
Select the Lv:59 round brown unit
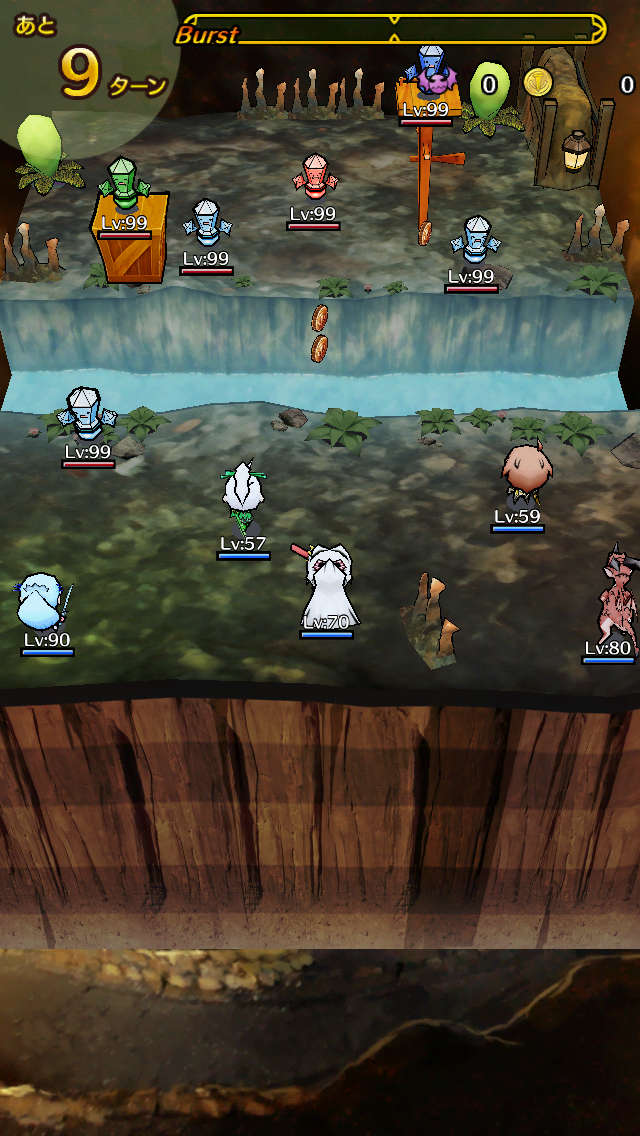[522, 474]
